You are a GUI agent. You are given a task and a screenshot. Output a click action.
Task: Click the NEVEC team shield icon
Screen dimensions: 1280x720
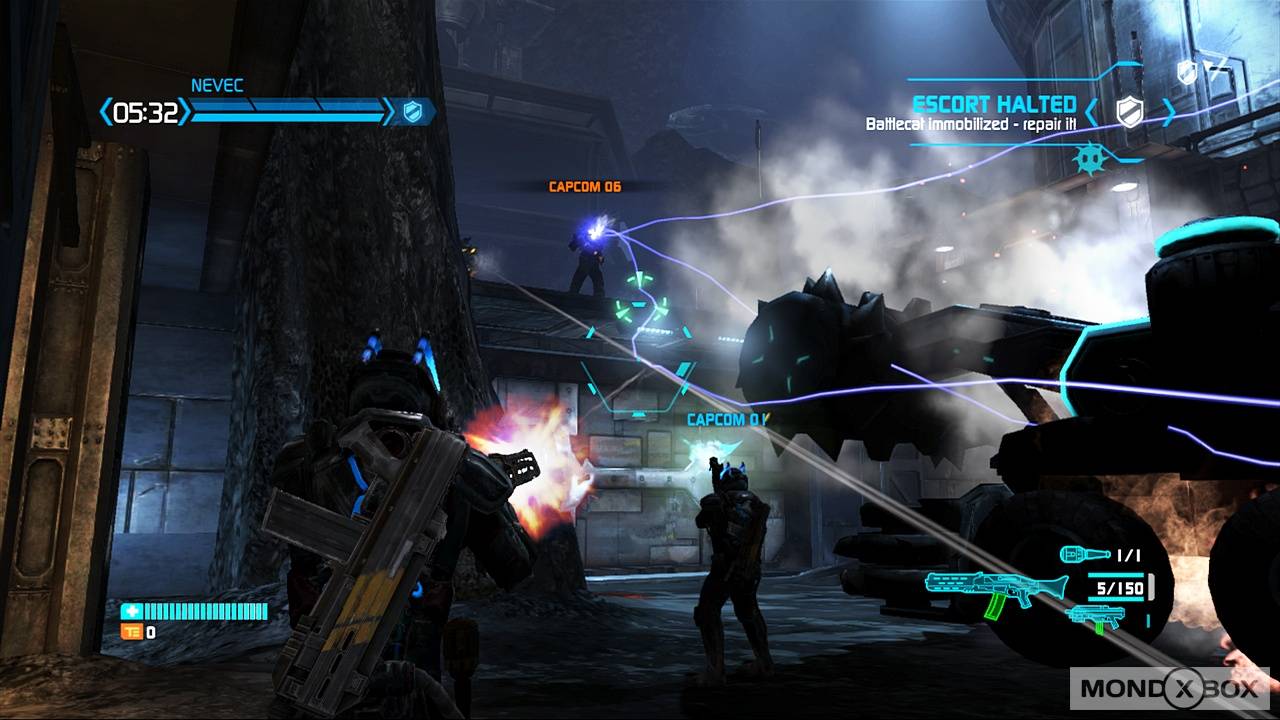(412, 112)
